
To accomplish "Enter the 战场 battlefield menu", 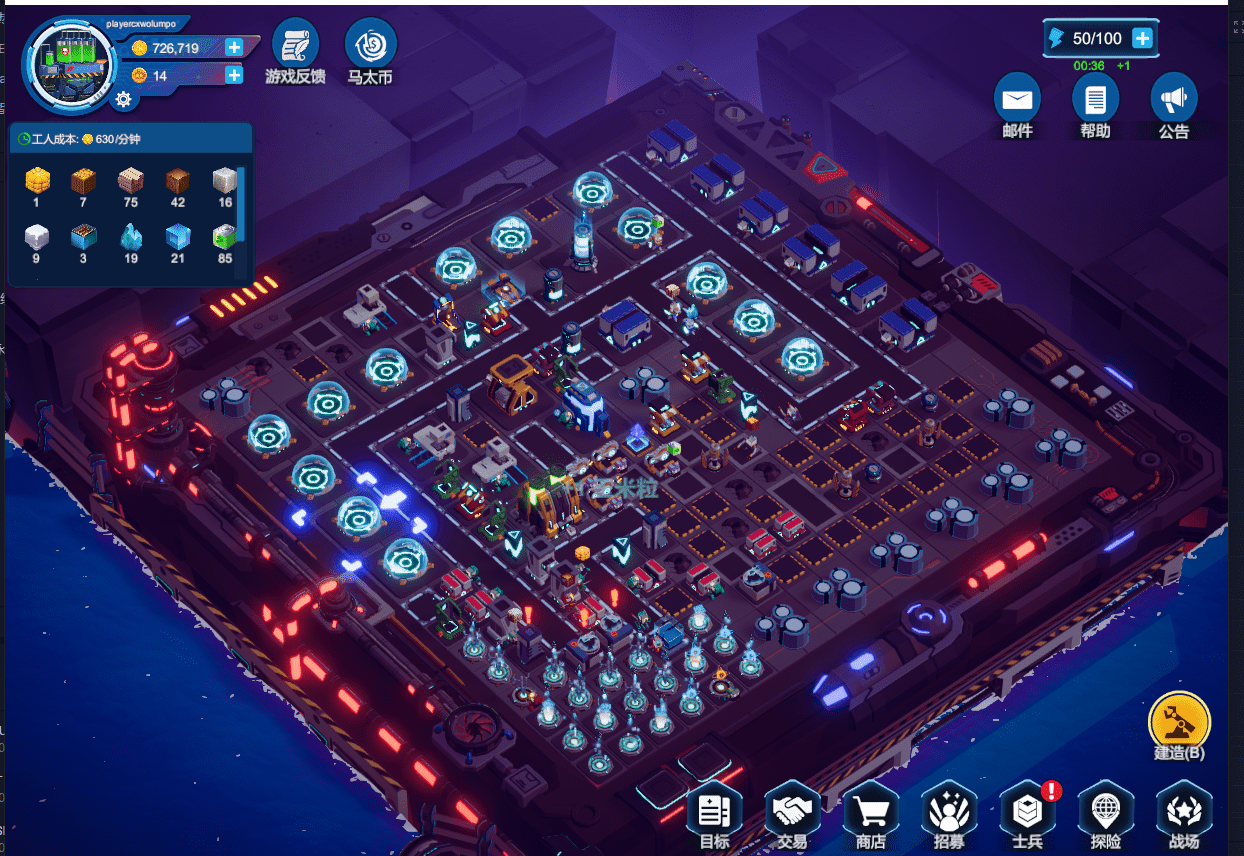I will point(1183,810).
